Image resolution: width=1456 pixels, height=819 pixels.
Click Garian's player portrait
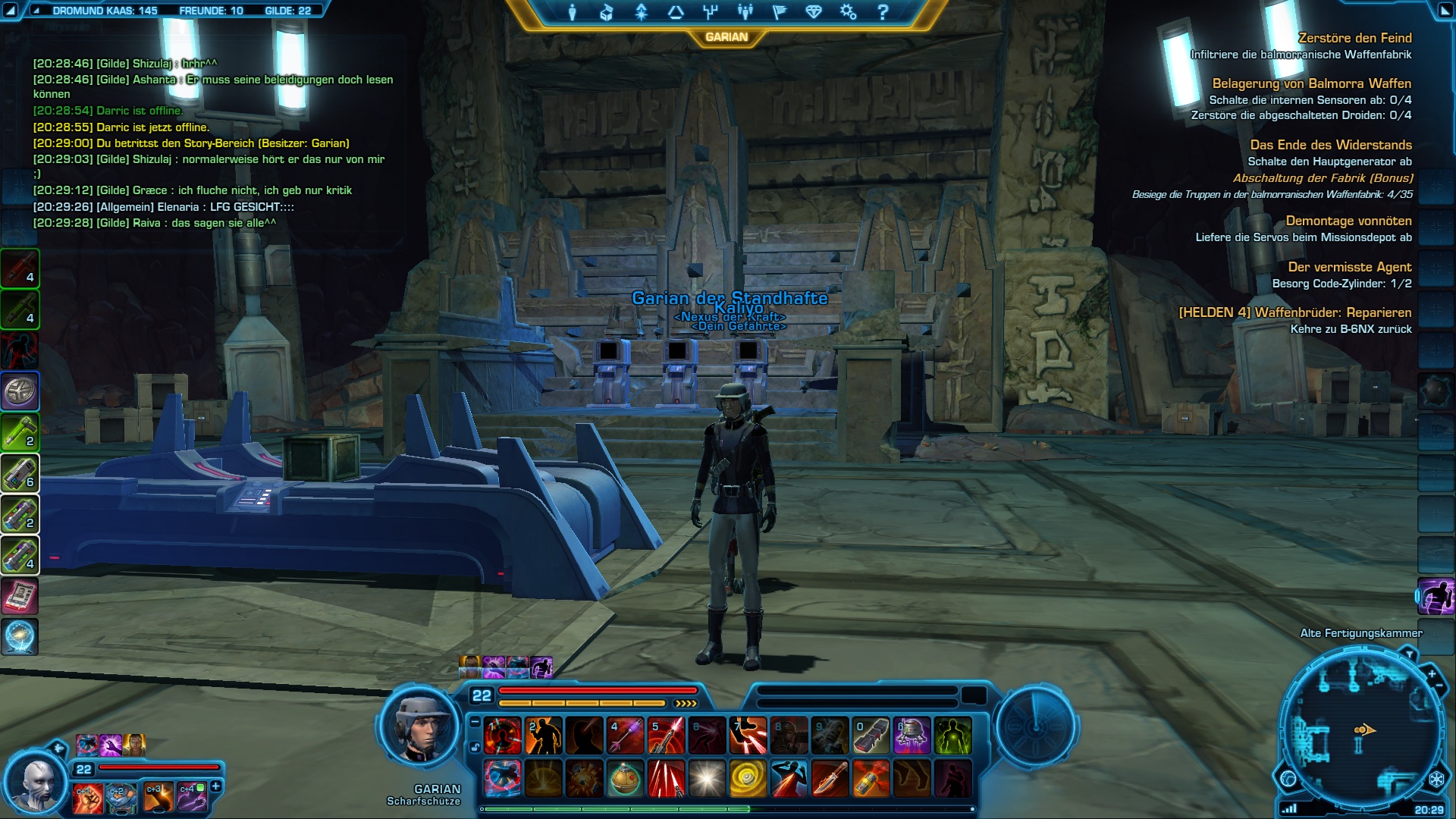pos(419,728)
